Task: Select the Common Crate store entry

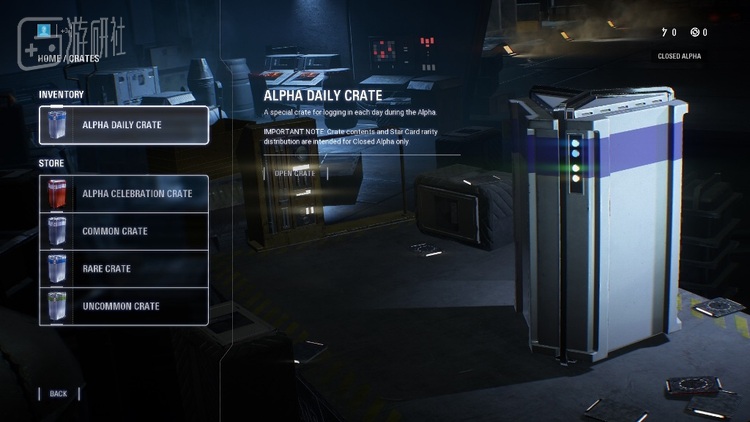Action: pyautogui.click(x=124, y=231)
